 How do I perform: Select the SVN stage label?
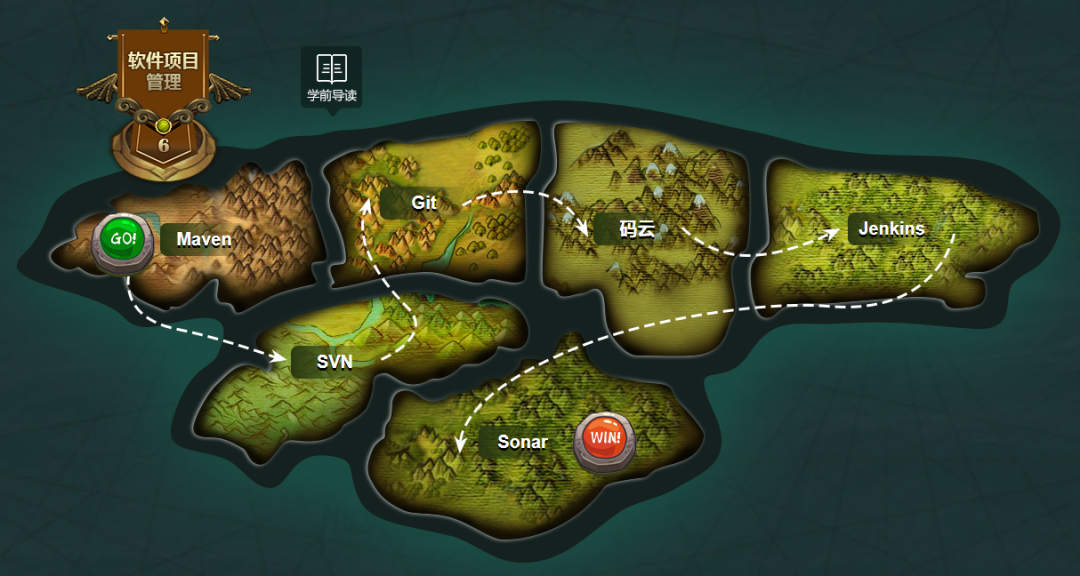coord(334,361)
